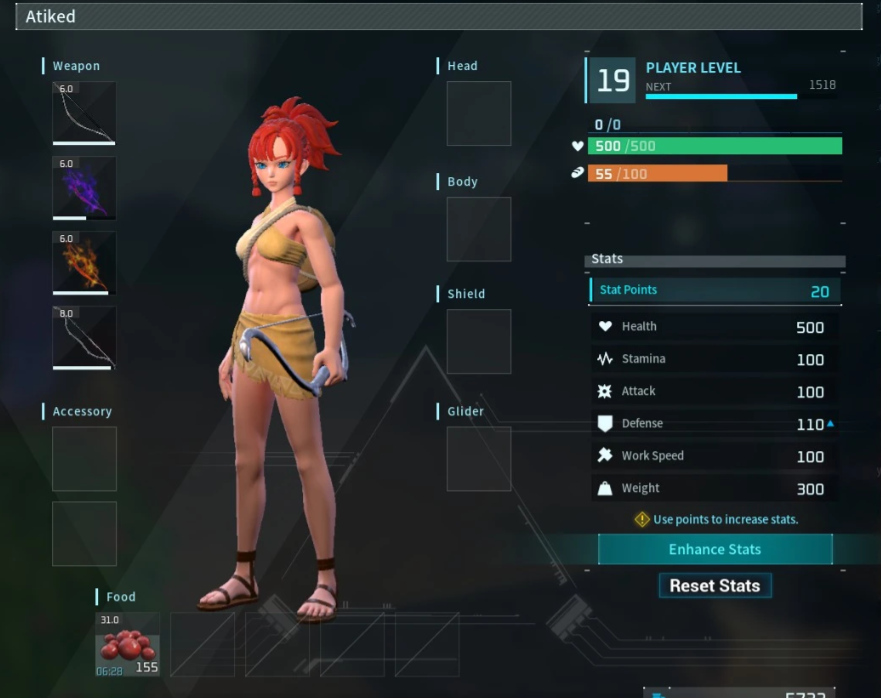The image size is (881, 698).
Task: Open the empty Head equipment slot
Action: tap(478, 114)
